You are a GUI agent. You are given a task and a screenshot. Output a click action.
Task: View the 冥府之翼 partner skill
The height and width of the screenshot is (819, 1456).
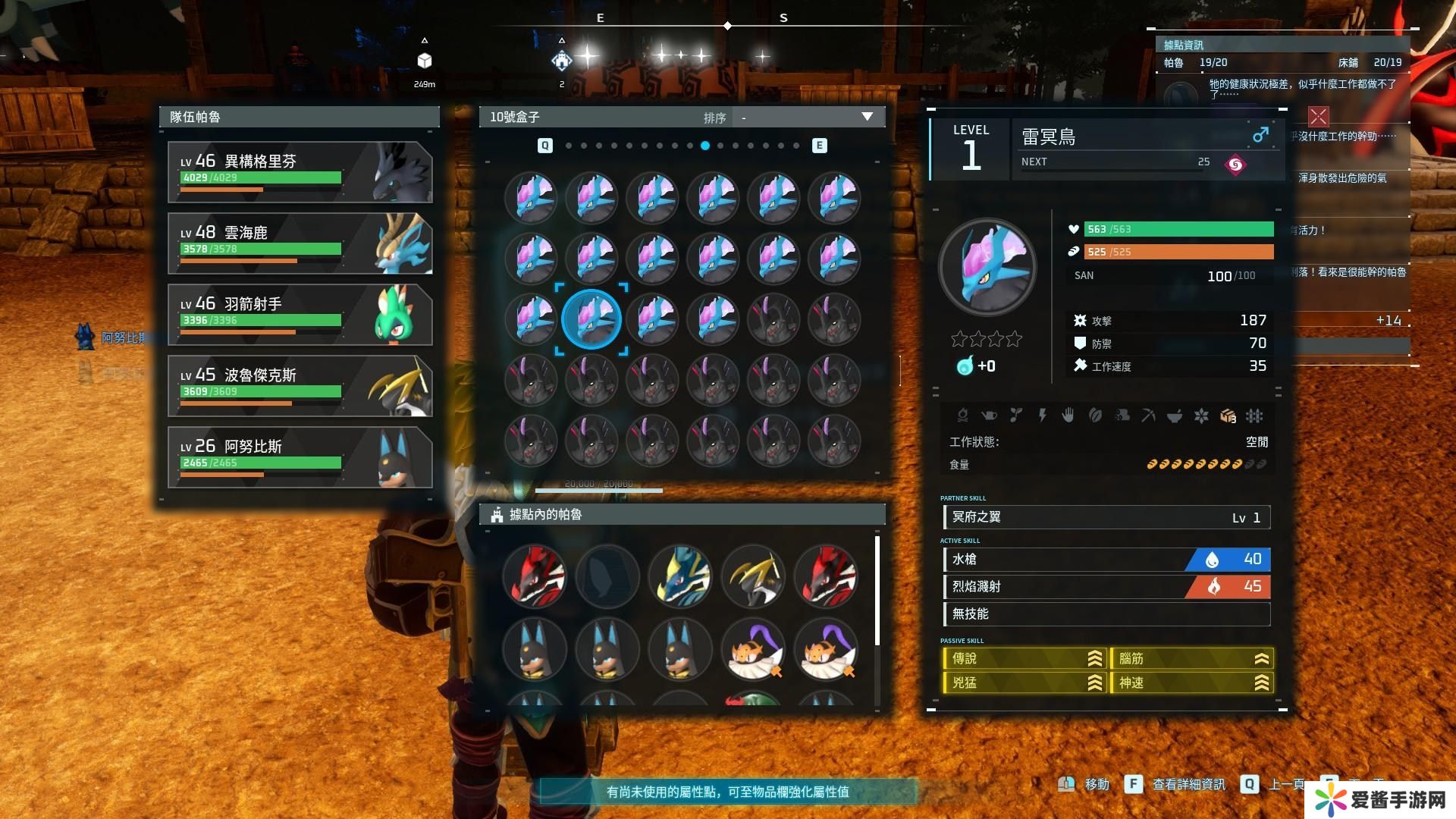(1106, 518)
